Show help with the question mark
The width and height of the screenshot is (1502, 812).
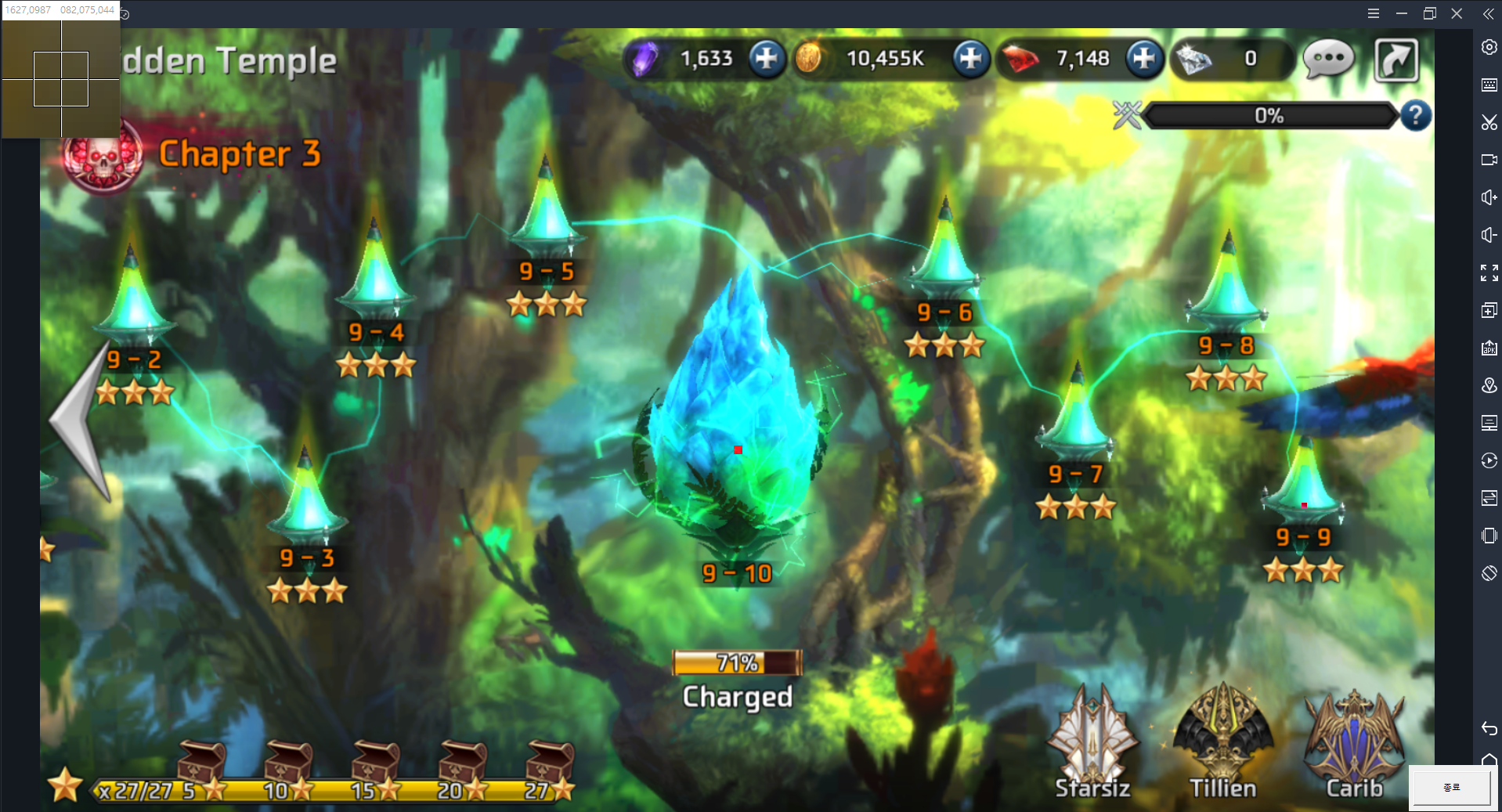coord(1415,116)
